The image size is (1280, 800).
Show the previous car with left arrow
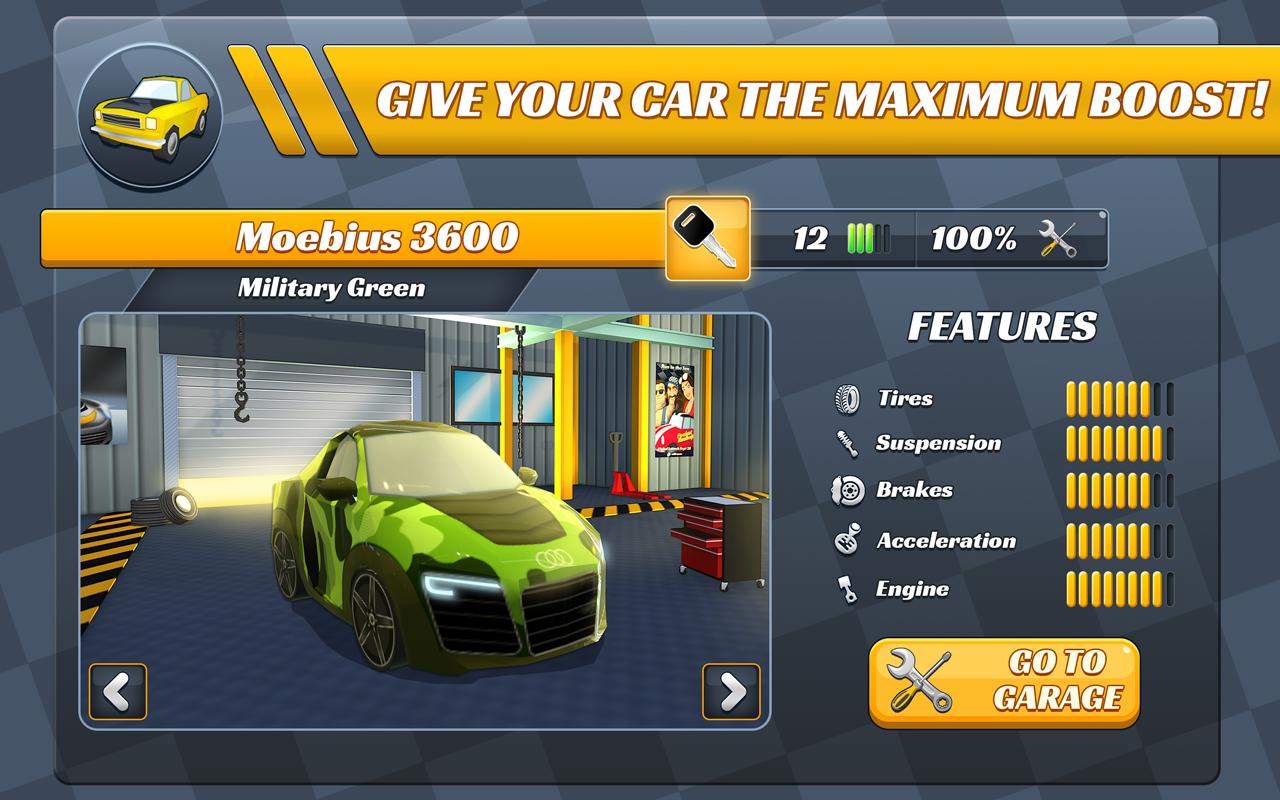118,691
